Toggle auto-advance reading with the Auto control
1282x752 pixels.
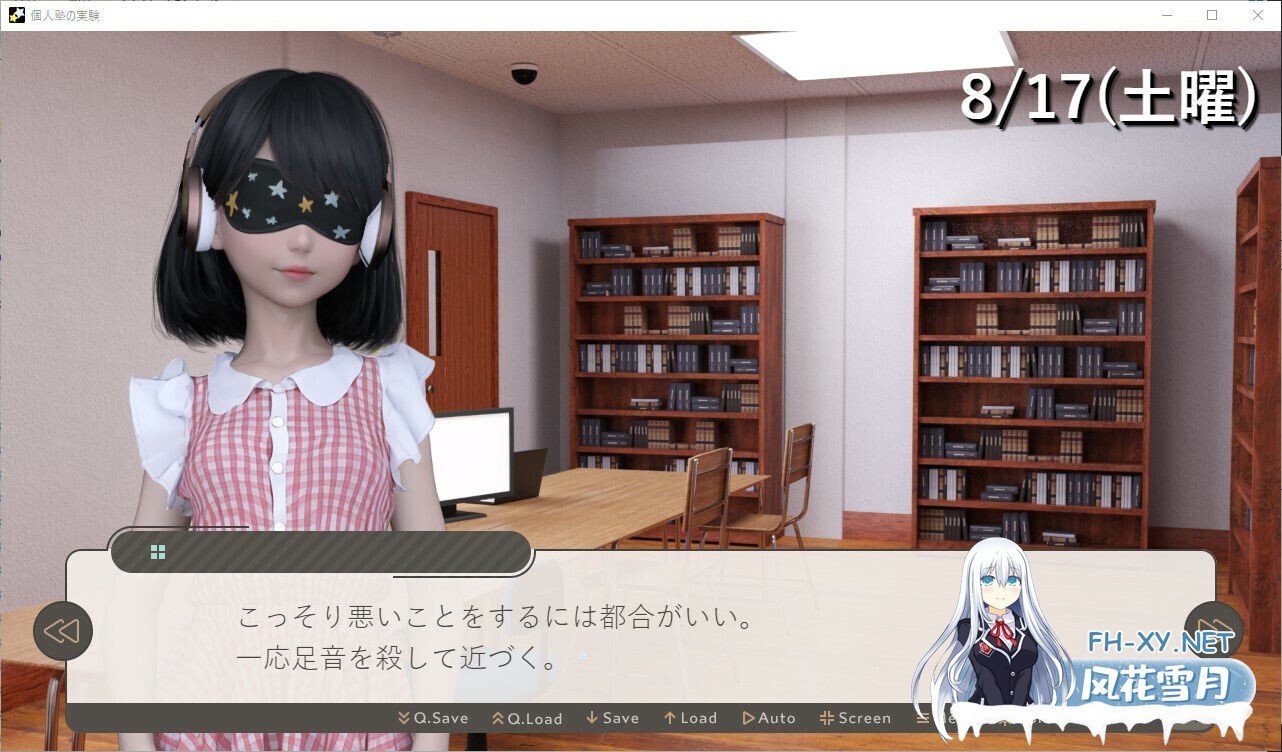[x=770, y=718]
